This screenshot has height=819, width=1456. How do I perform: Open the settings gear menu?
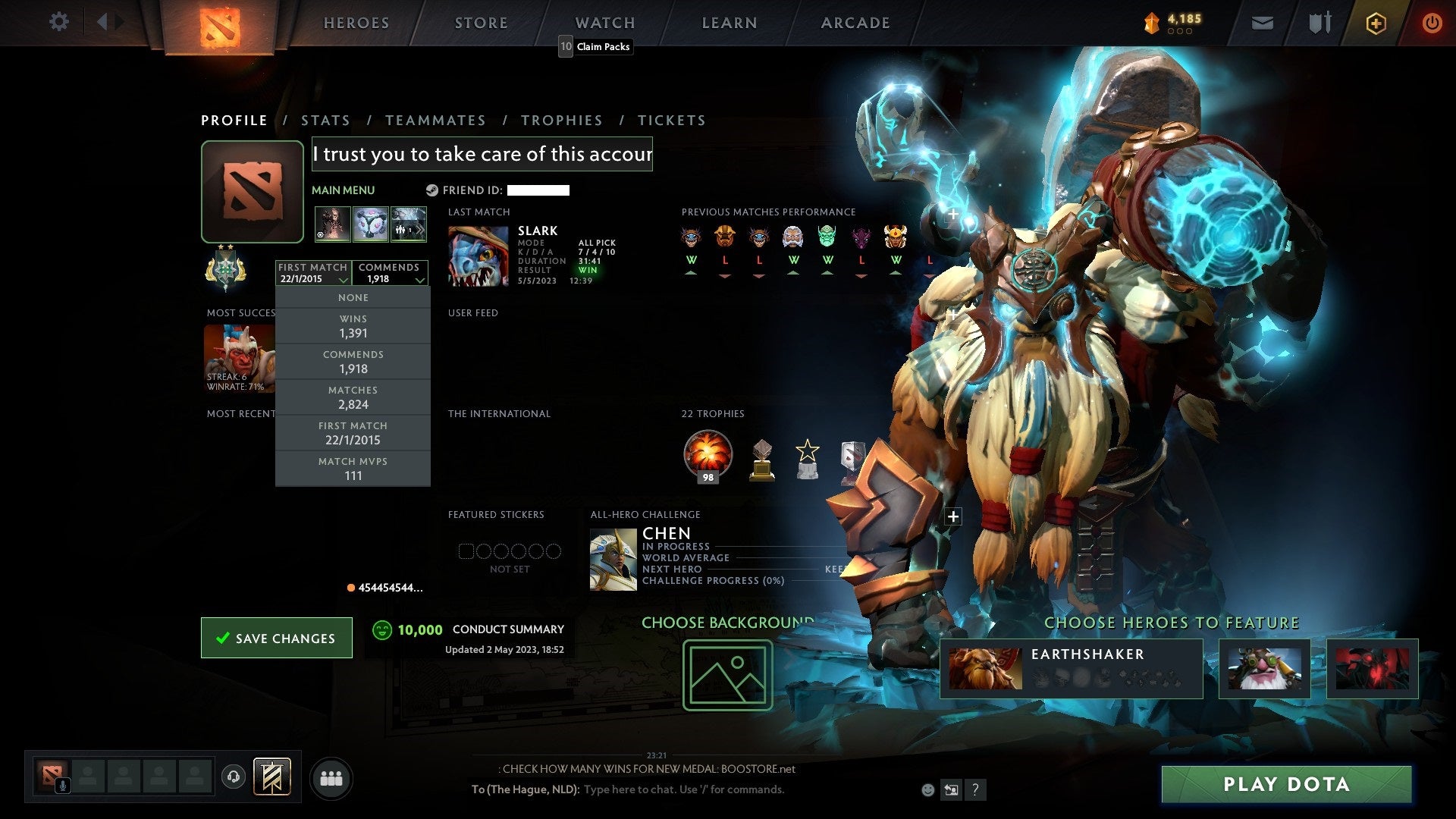pyautogui.click(x=58, y=22)
